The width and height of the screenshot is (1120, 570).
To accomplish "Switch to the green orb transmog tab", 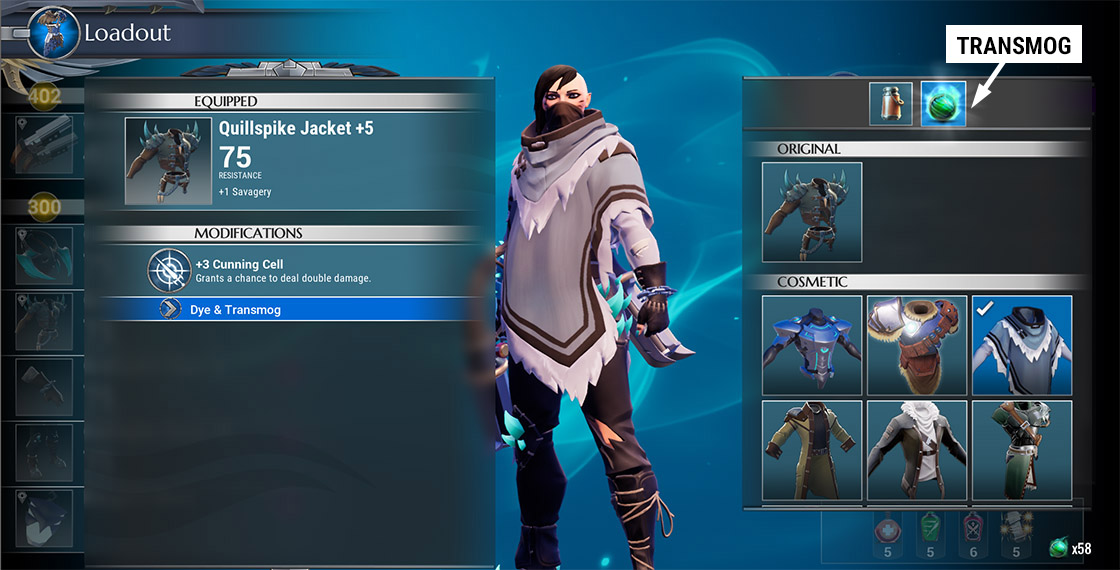I will pos(943,104).
